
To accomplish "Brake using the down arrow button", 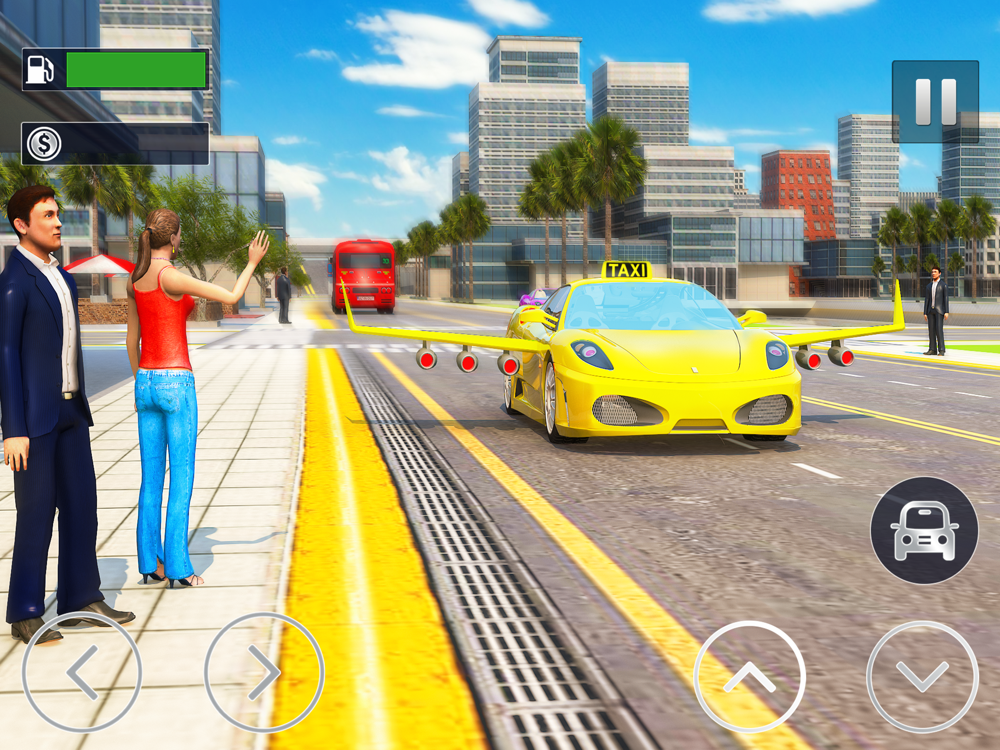I will pos(922,677).
